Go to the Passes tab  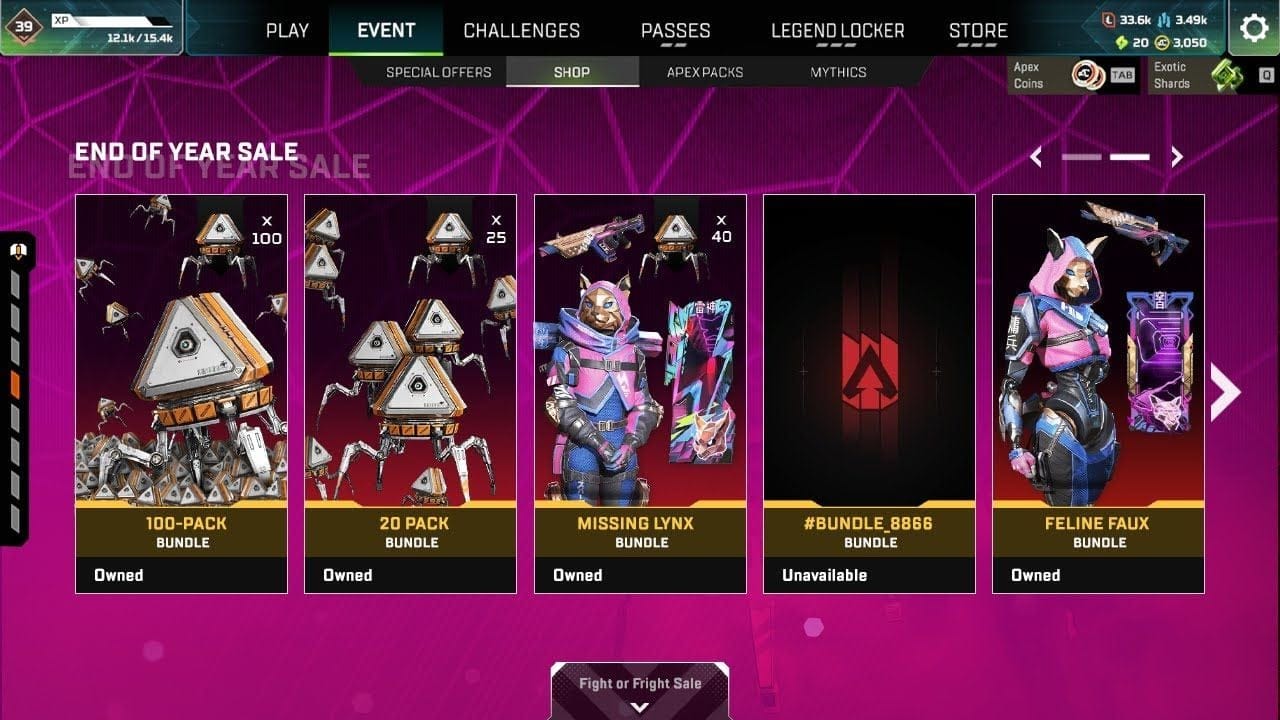click(675, 30)
